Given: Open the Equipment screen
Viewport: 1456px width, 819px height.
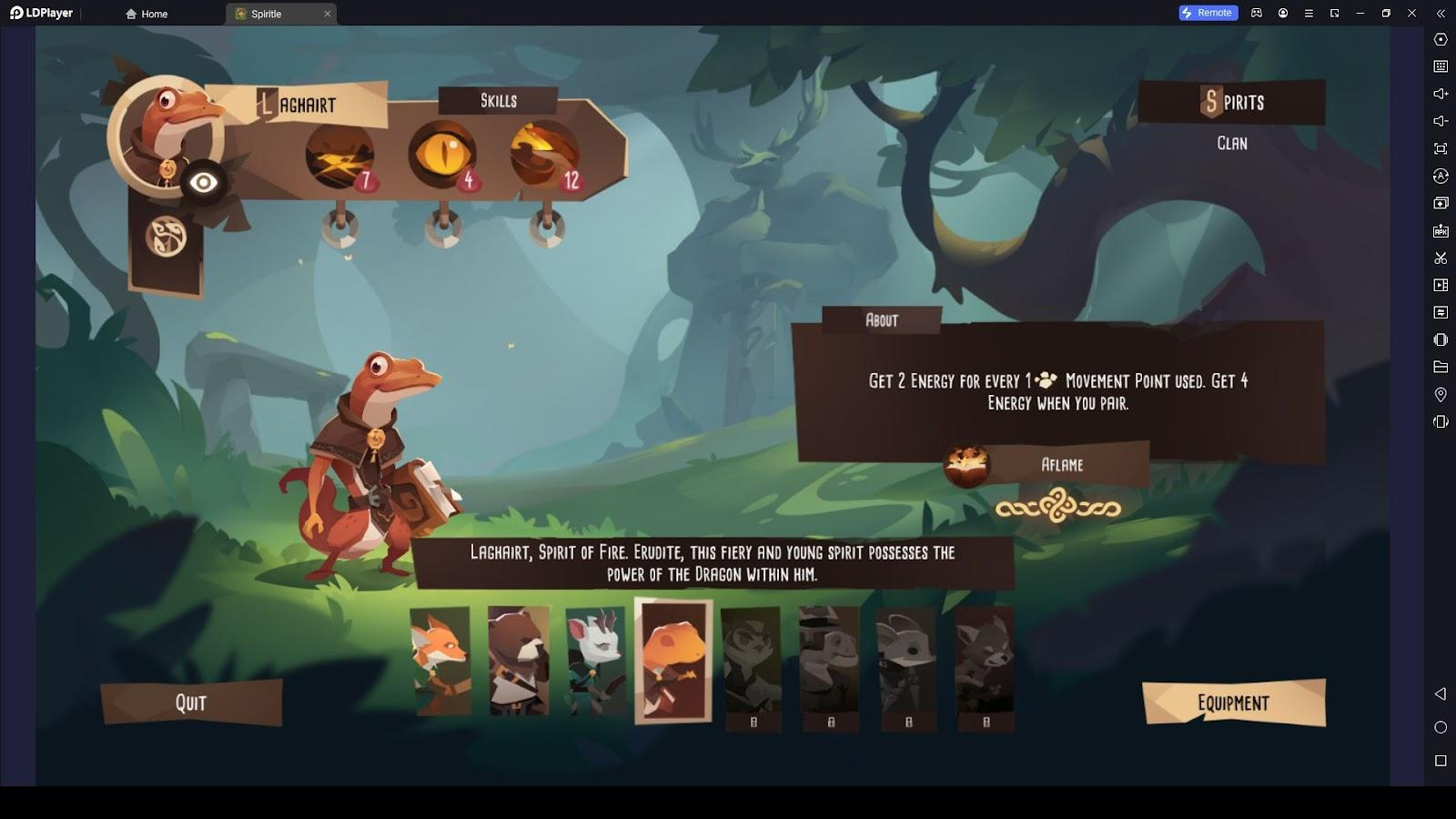Looking at the screenshot, I should (x=1233, y=703).
